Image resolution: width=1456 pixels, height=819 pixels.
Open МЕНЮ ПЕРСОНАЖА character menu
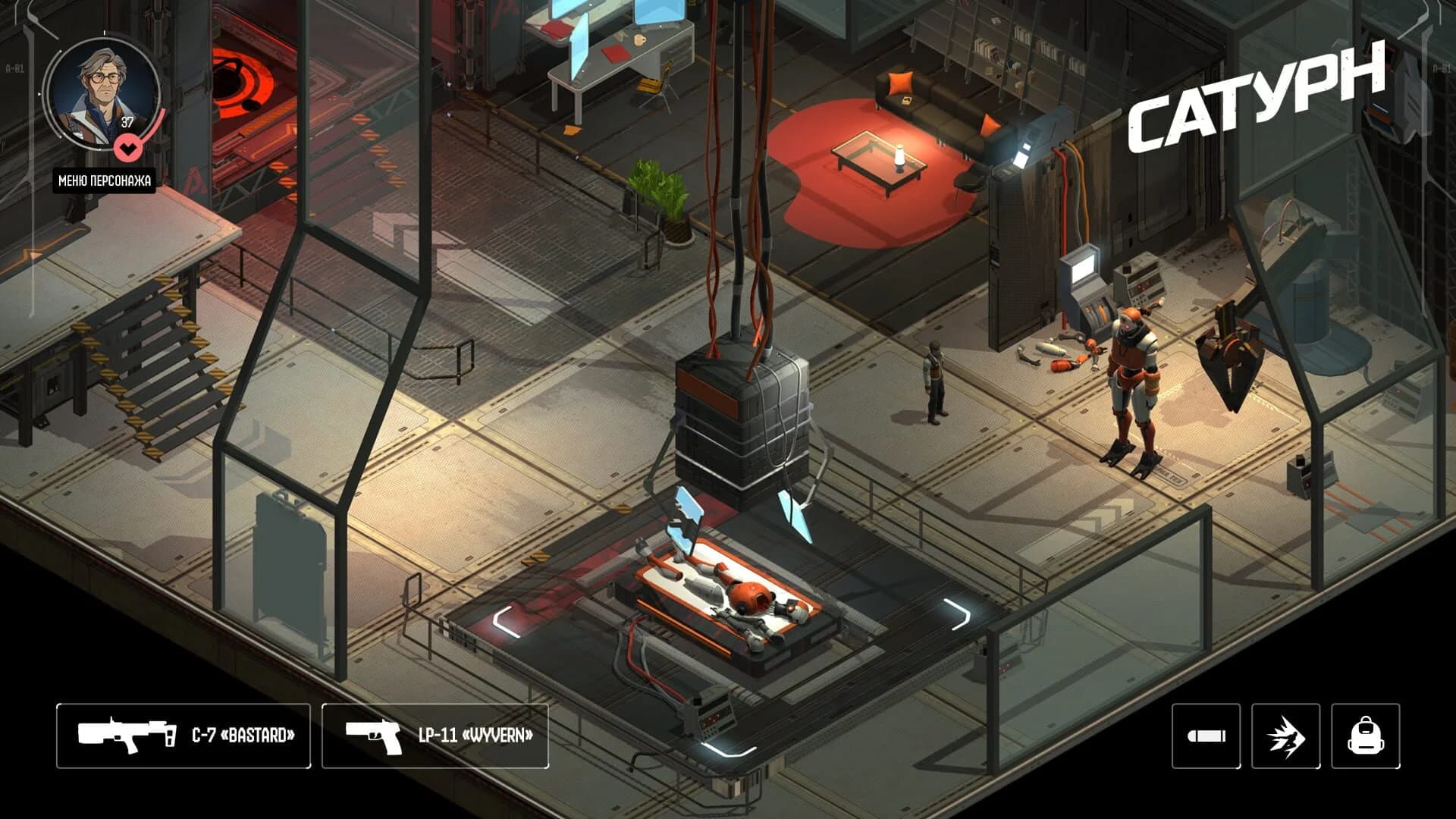[105, 182]
